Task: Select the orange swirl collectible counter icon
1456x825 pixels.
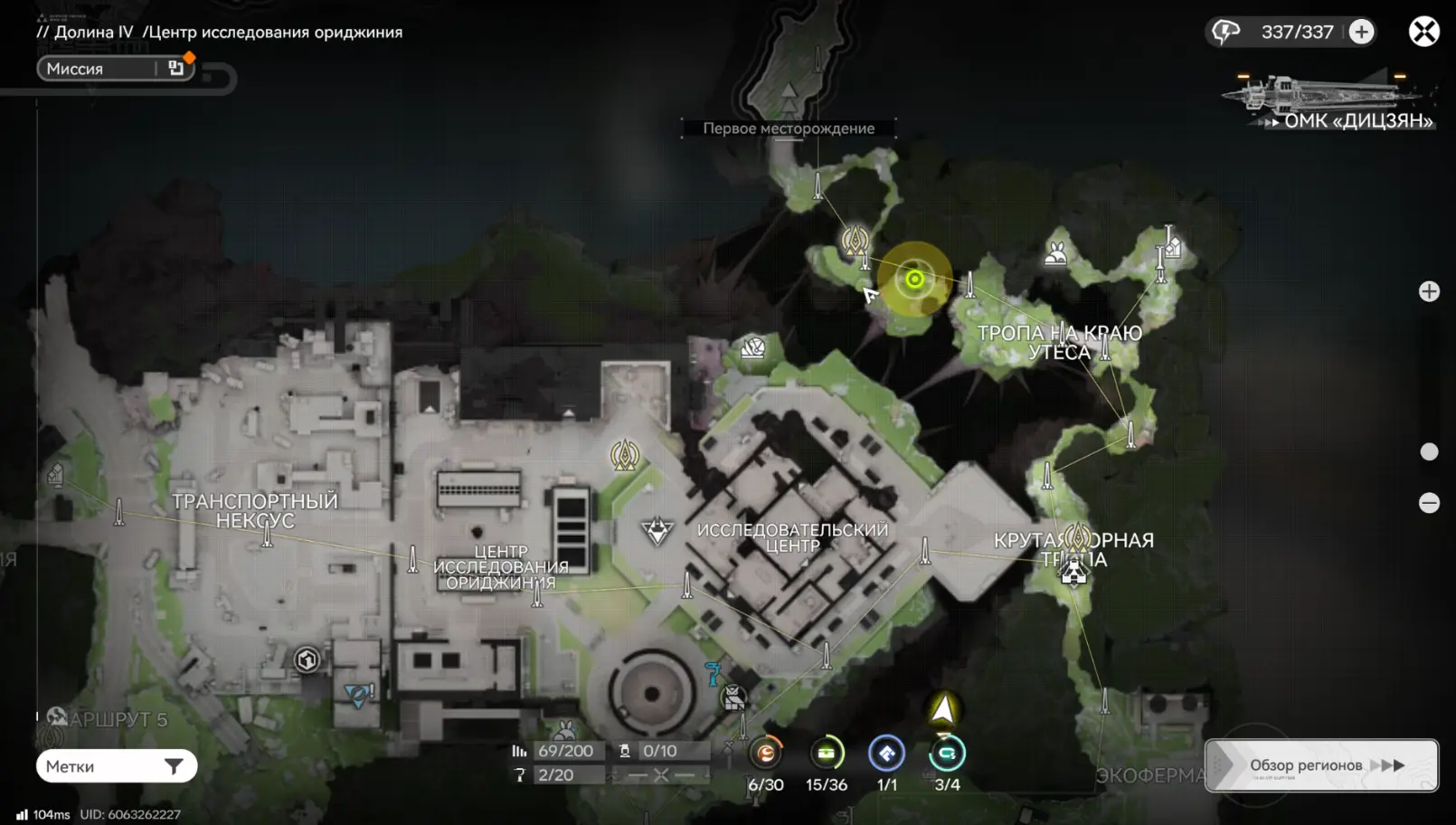Action: (766, 753)
